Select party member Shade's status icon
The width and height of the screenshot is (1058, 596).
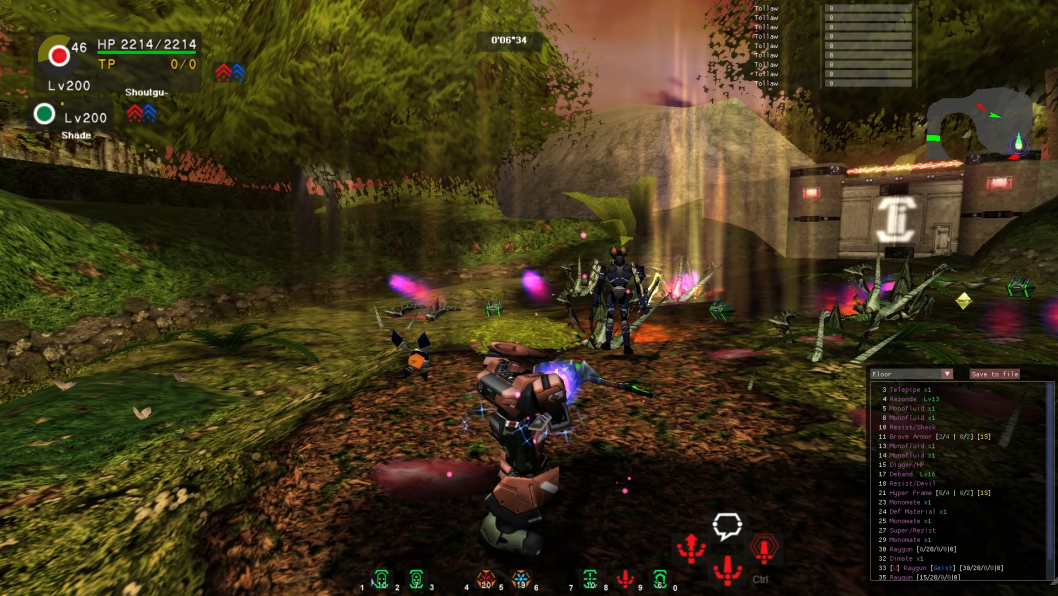click(44, 114)
